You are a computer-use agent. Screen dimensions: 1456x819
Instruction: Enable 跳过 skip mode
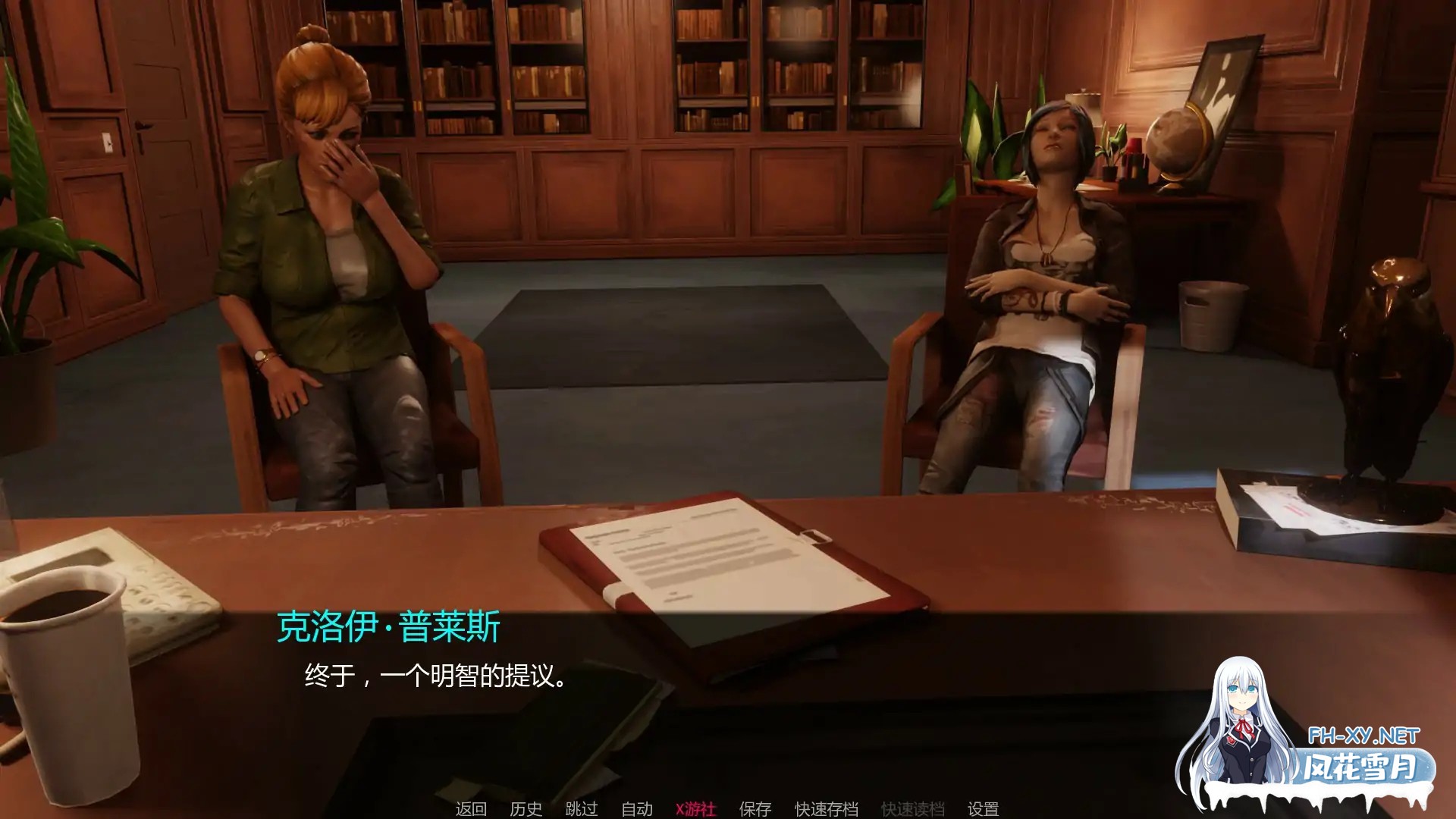click(x=582, y=808)
